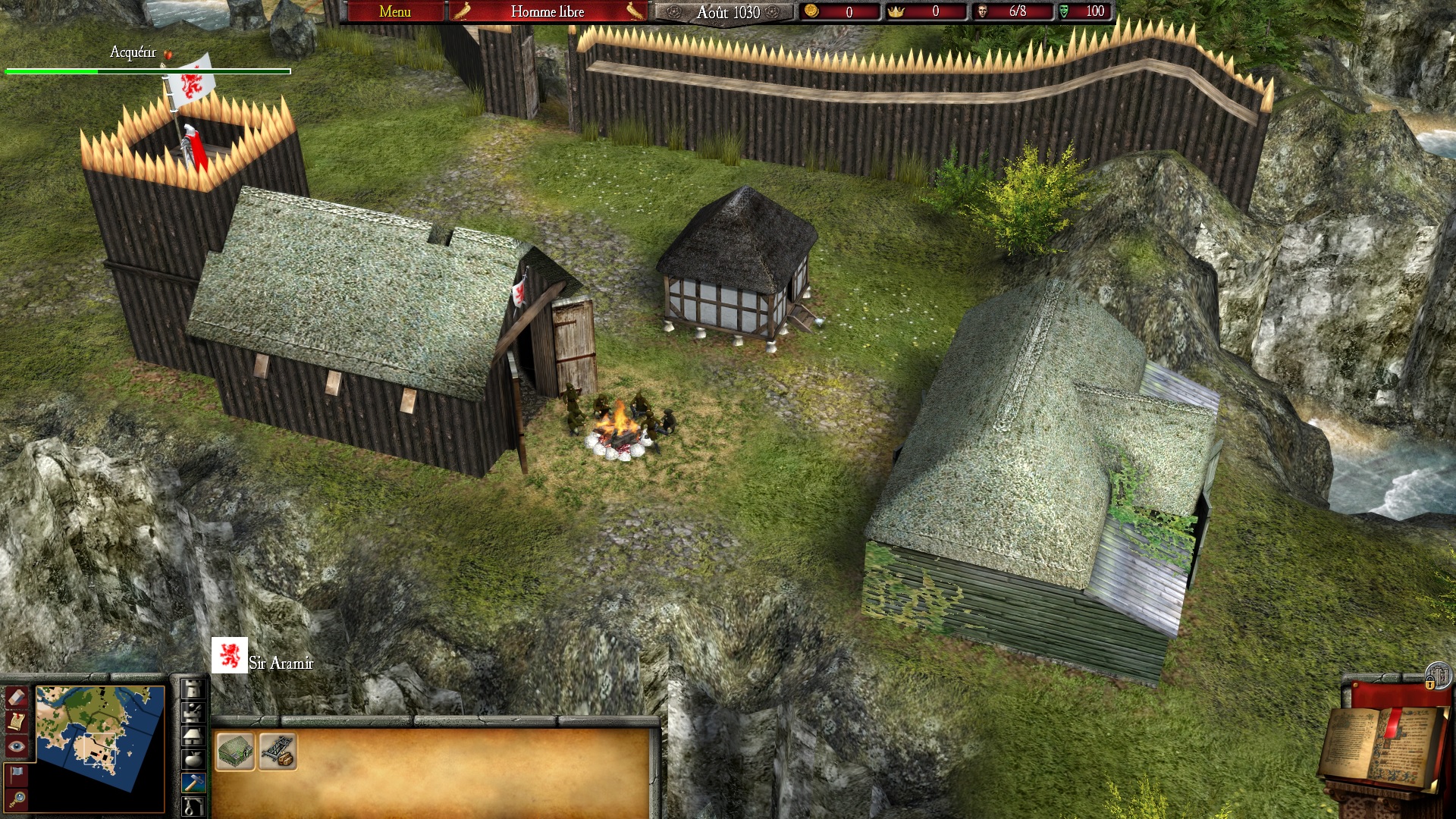Click the zoom magnifying glass icon
The image size is (1456, 819).
click(19, 798)
